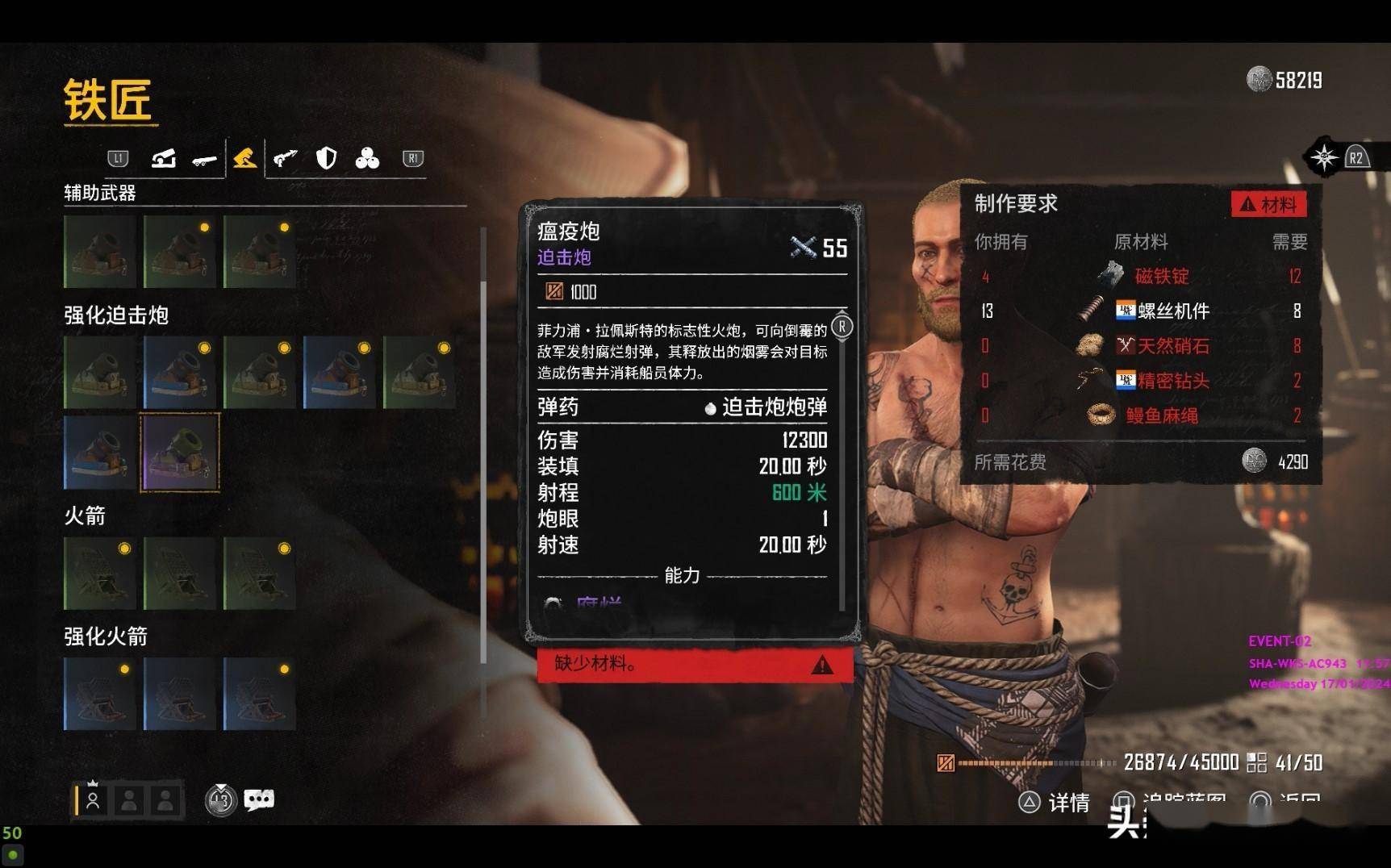1391x868 pixels.
Task: Pick the first rocket launcher under 火箭
Action: pyautogui.click(x=100, y=574)
